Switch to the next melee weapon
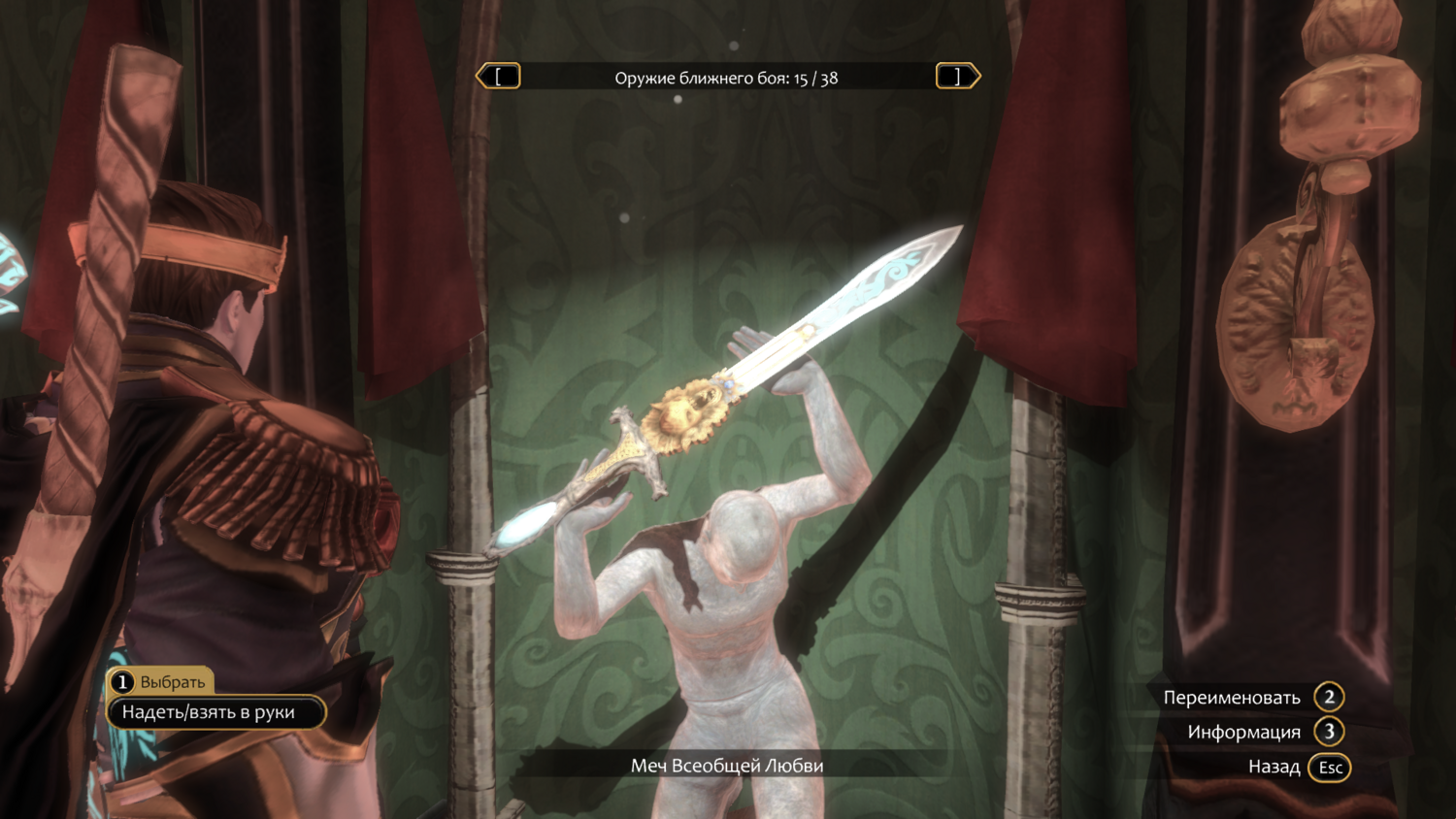This screenshot has width=1456, height=819. pos(957,77)
